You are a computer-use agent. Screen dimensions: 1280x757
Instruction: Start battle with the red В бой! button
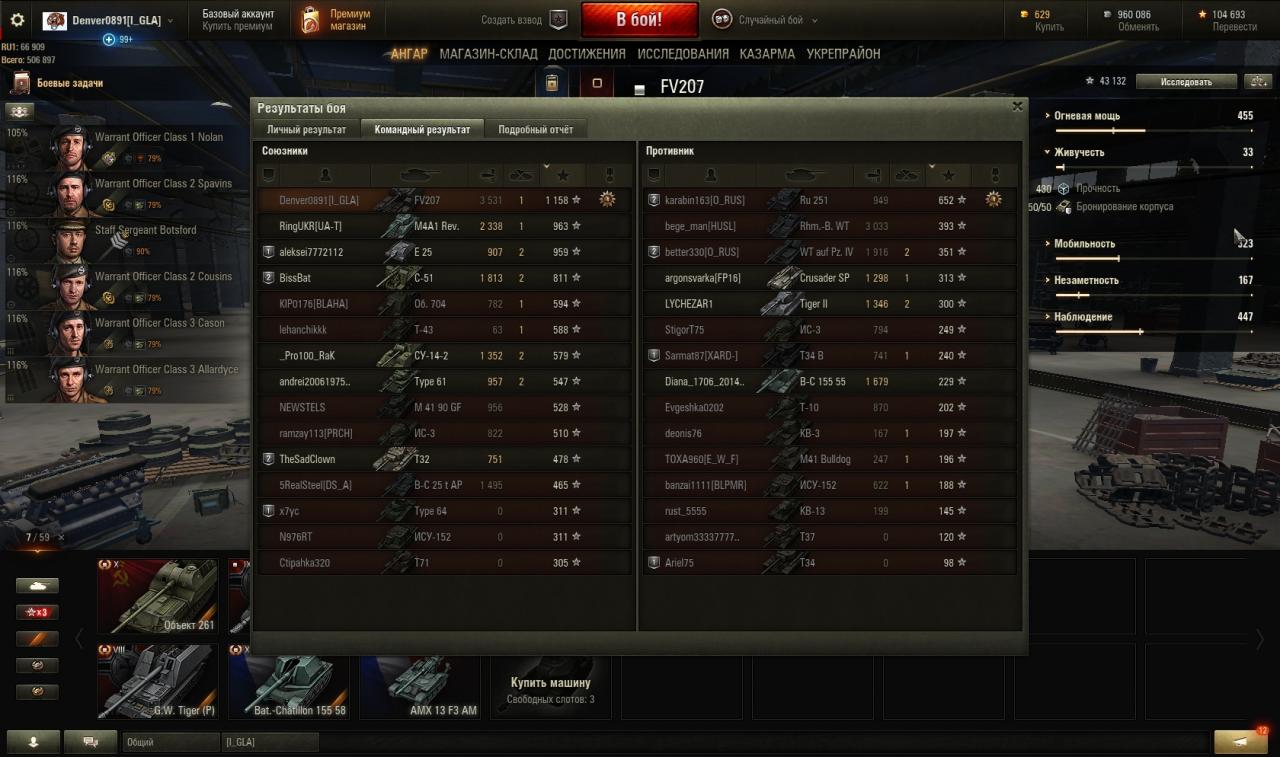(639, 19)
